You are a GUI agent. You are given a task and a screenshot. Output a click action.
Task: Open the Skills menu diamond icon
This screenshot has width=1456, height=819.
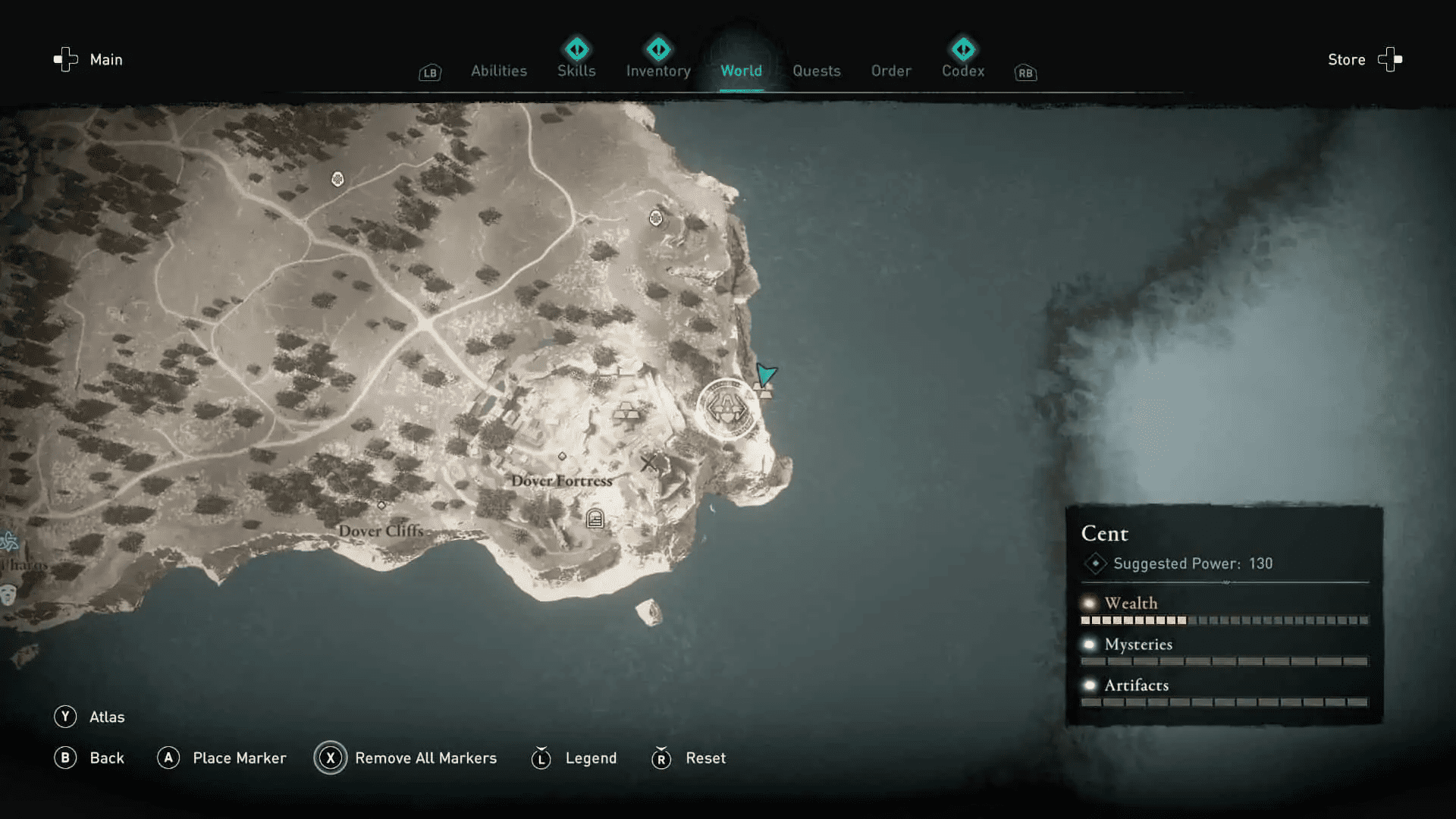576,49
